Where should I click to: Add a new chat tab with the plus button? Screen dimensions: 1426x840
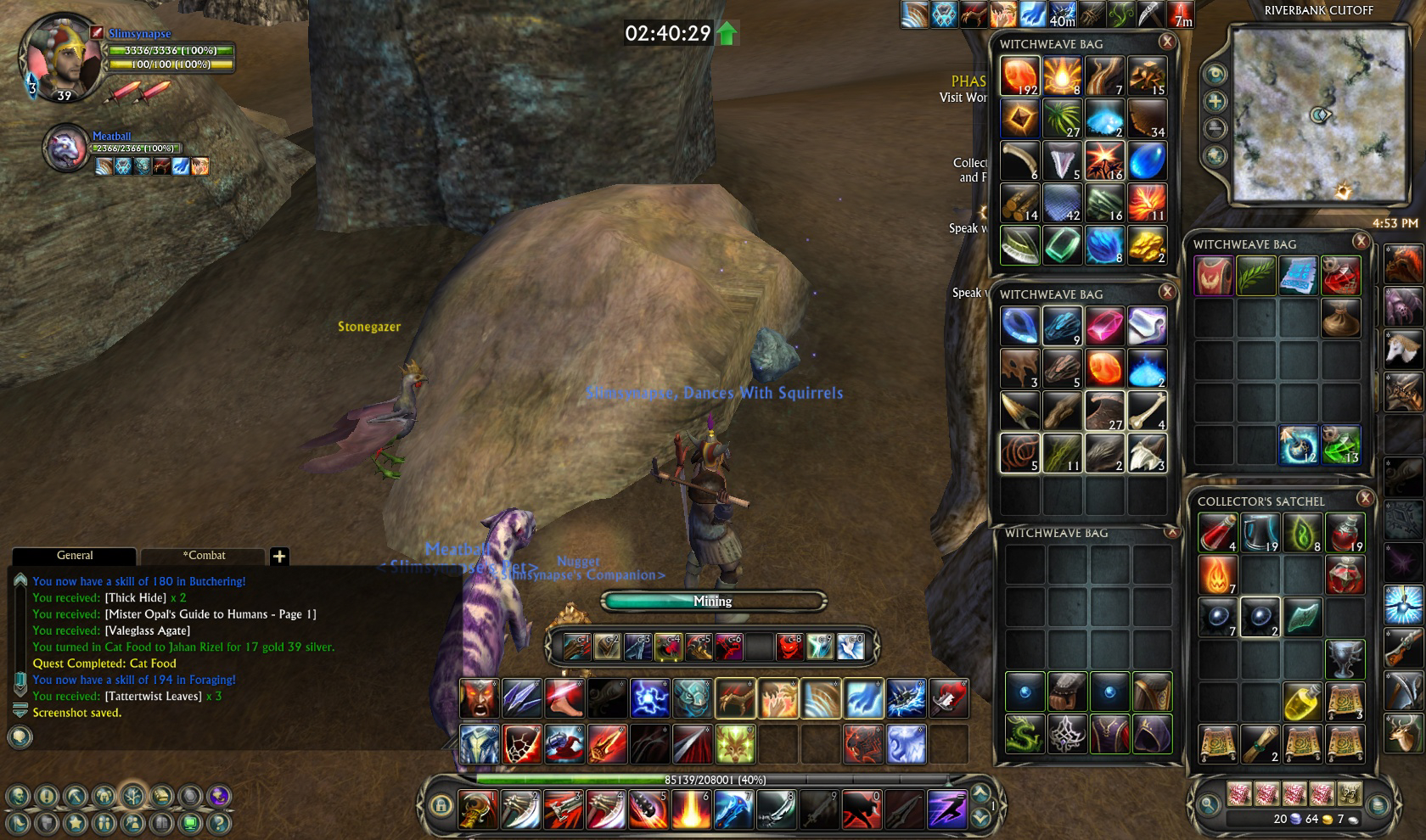(x=279, y=557)
